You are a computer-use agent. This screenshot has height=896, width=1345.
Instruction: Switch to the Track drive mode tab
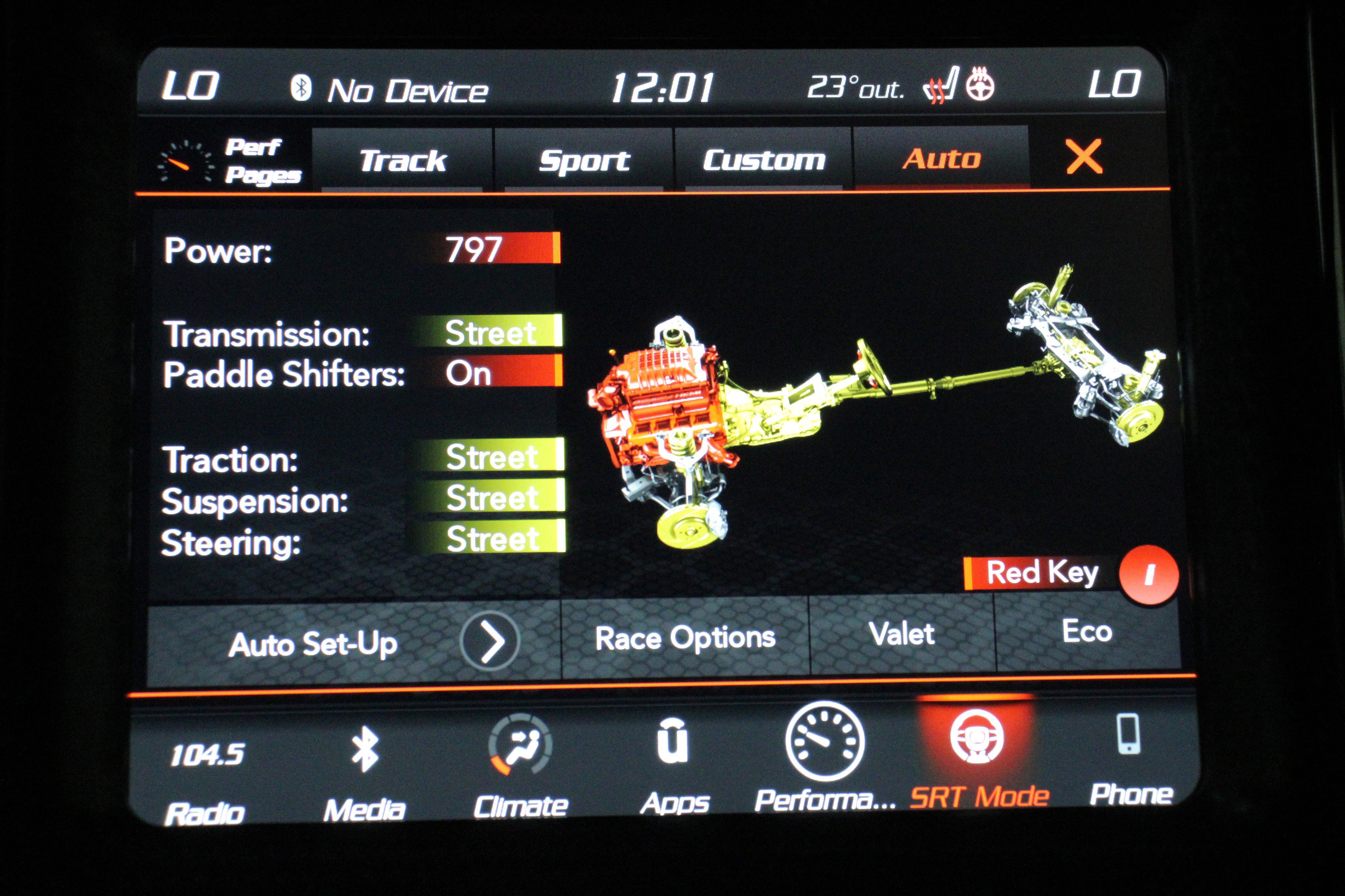pos(402,160)
